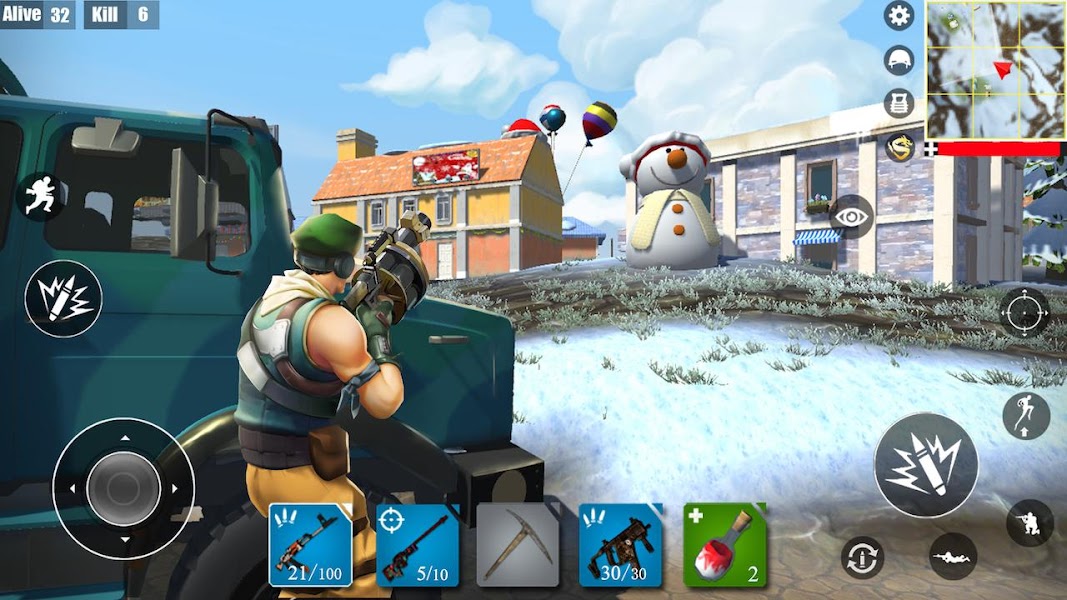Go prone with the lying soldier button
Screen dimensions: 1067x600
(952, 556)
